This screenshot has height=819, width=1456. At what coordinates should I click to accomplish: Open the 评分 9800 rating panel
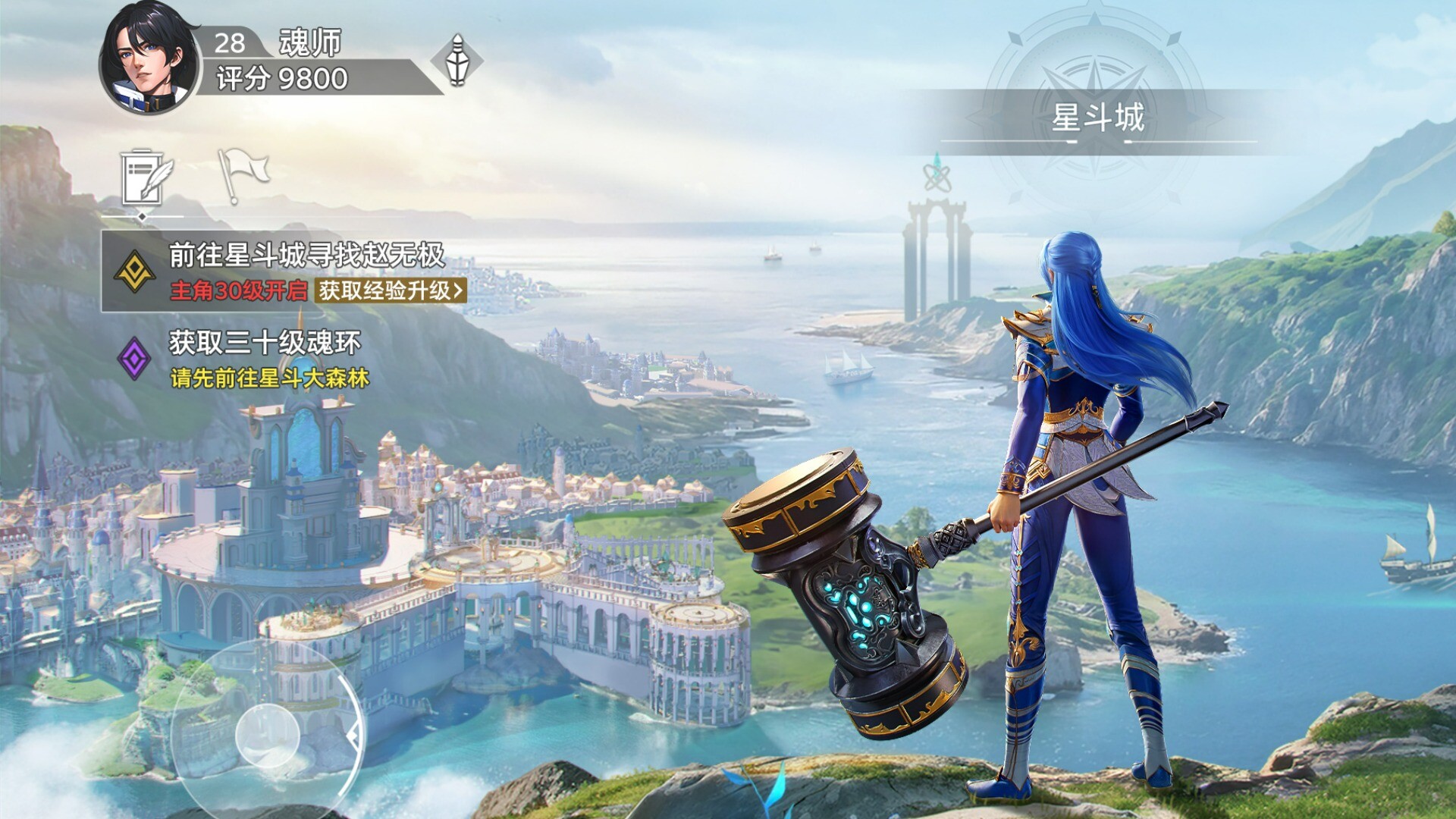282,79
